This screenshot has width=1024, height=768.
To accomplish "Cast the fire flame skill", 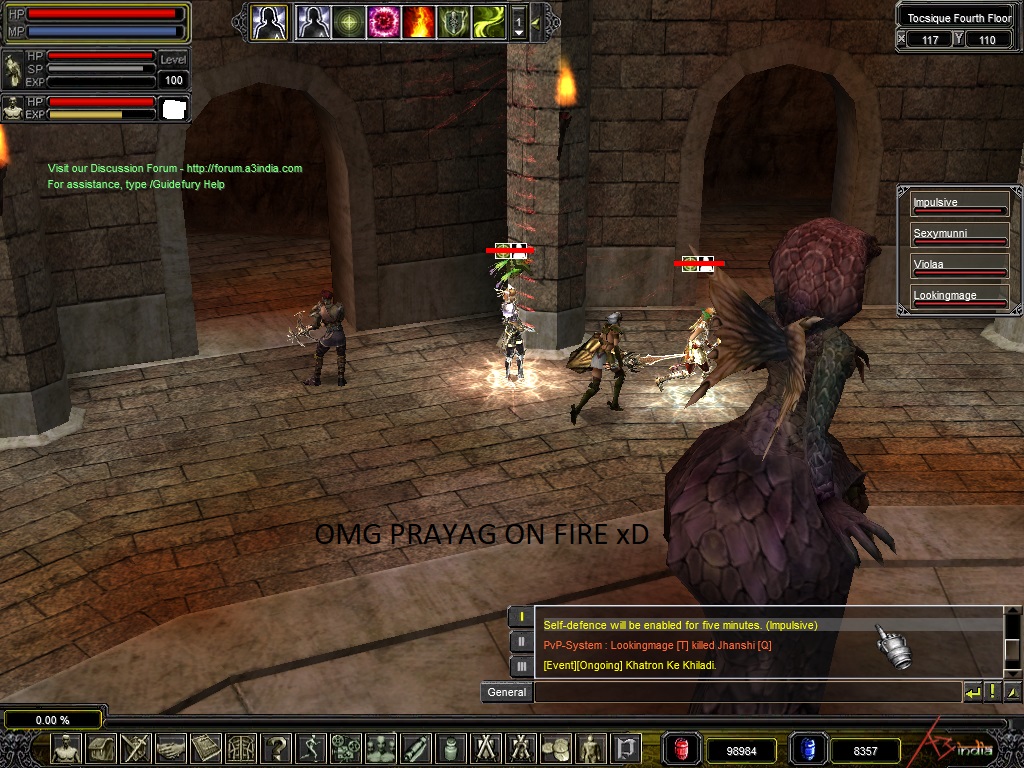I will pos(419,21).
